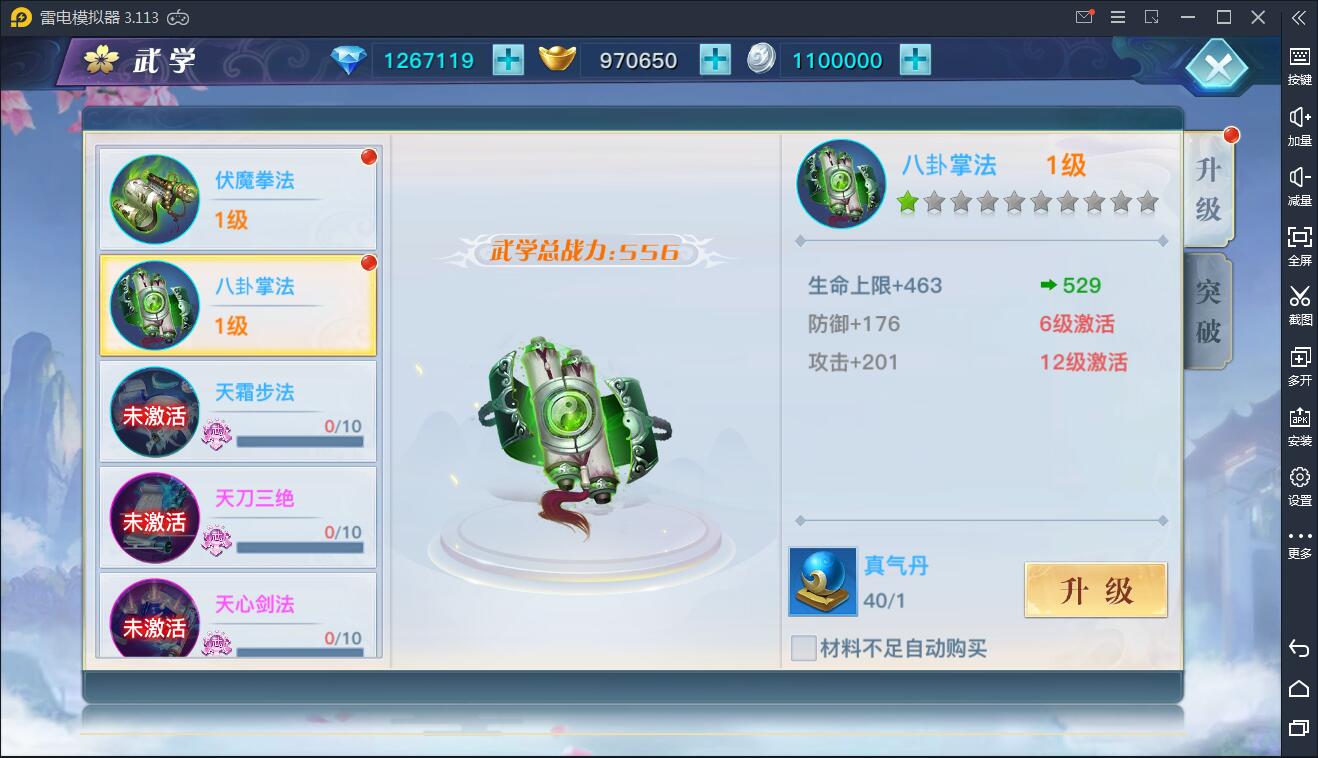Viewport: 1318px width, 758px height.
Task: Click the 真气丹 pill item icon
Action: [x=822, y=581]
